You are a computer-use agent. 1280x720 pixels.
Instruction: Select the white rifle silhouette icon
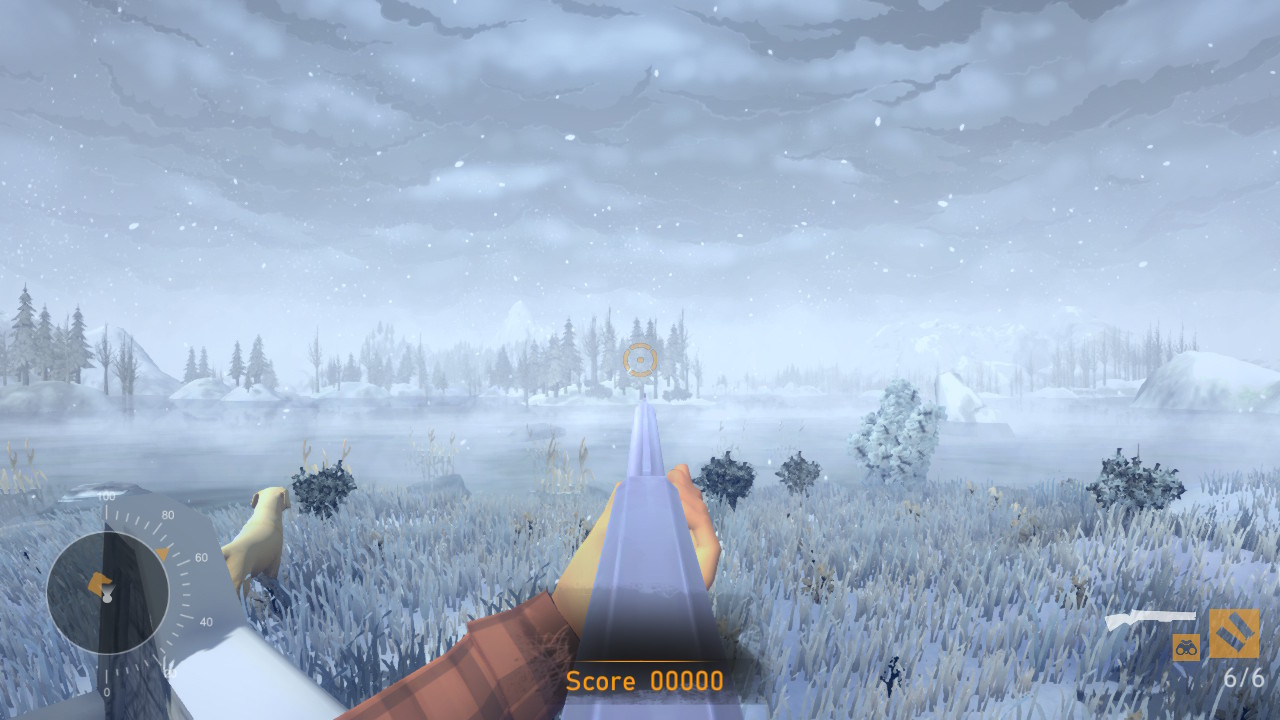[1150, 615]
